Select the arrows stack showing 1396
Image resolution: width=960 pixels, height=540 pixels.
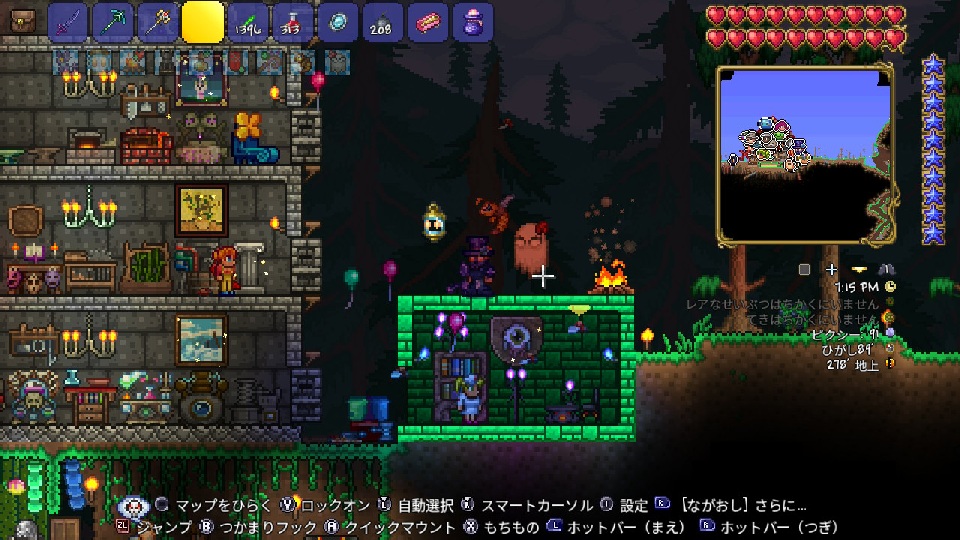pyautogui.click(x=248, y=22)
